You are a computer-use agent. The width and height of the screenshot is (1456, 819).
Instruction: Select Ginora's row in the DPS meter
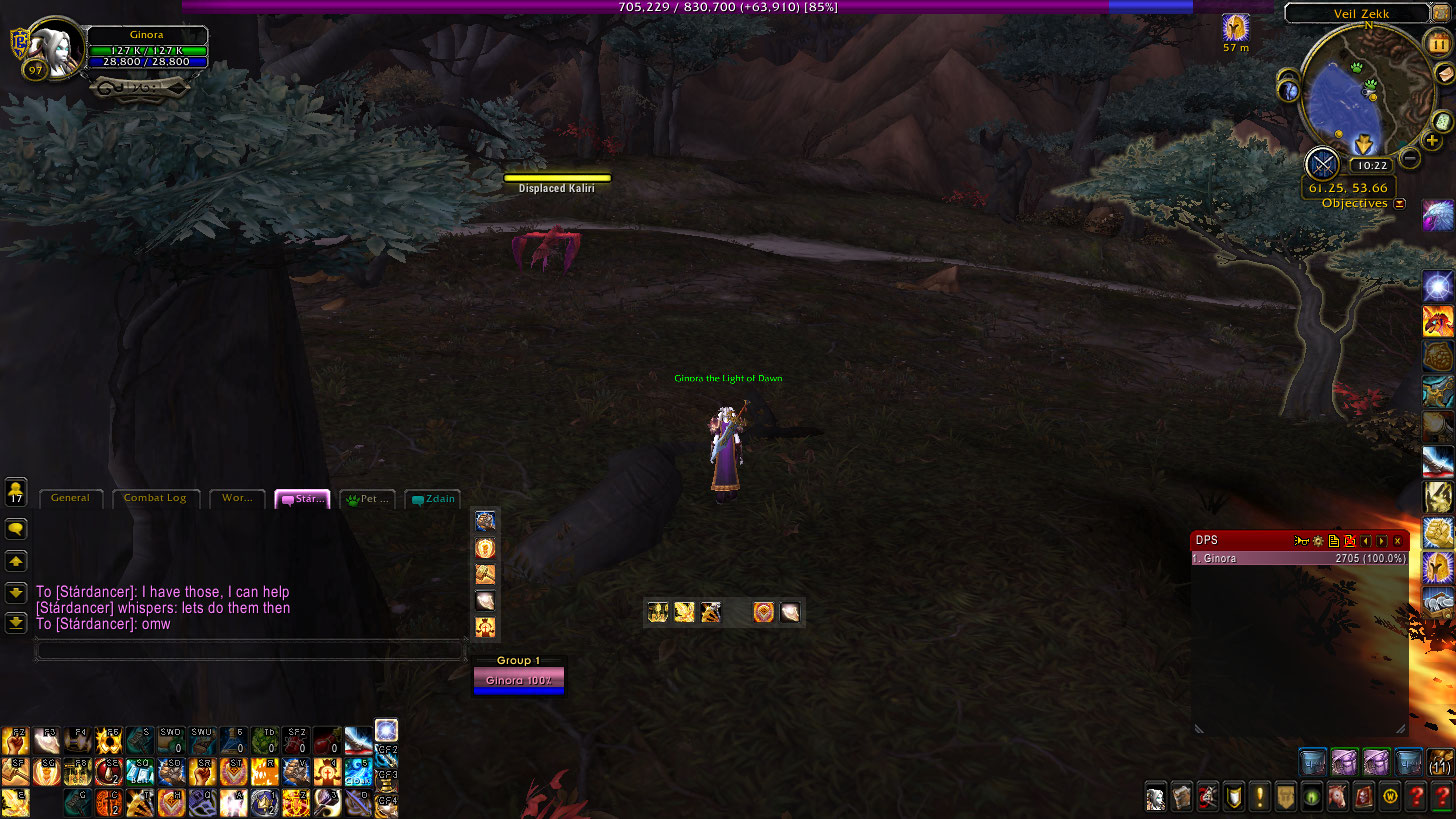tap(1299, 559)
